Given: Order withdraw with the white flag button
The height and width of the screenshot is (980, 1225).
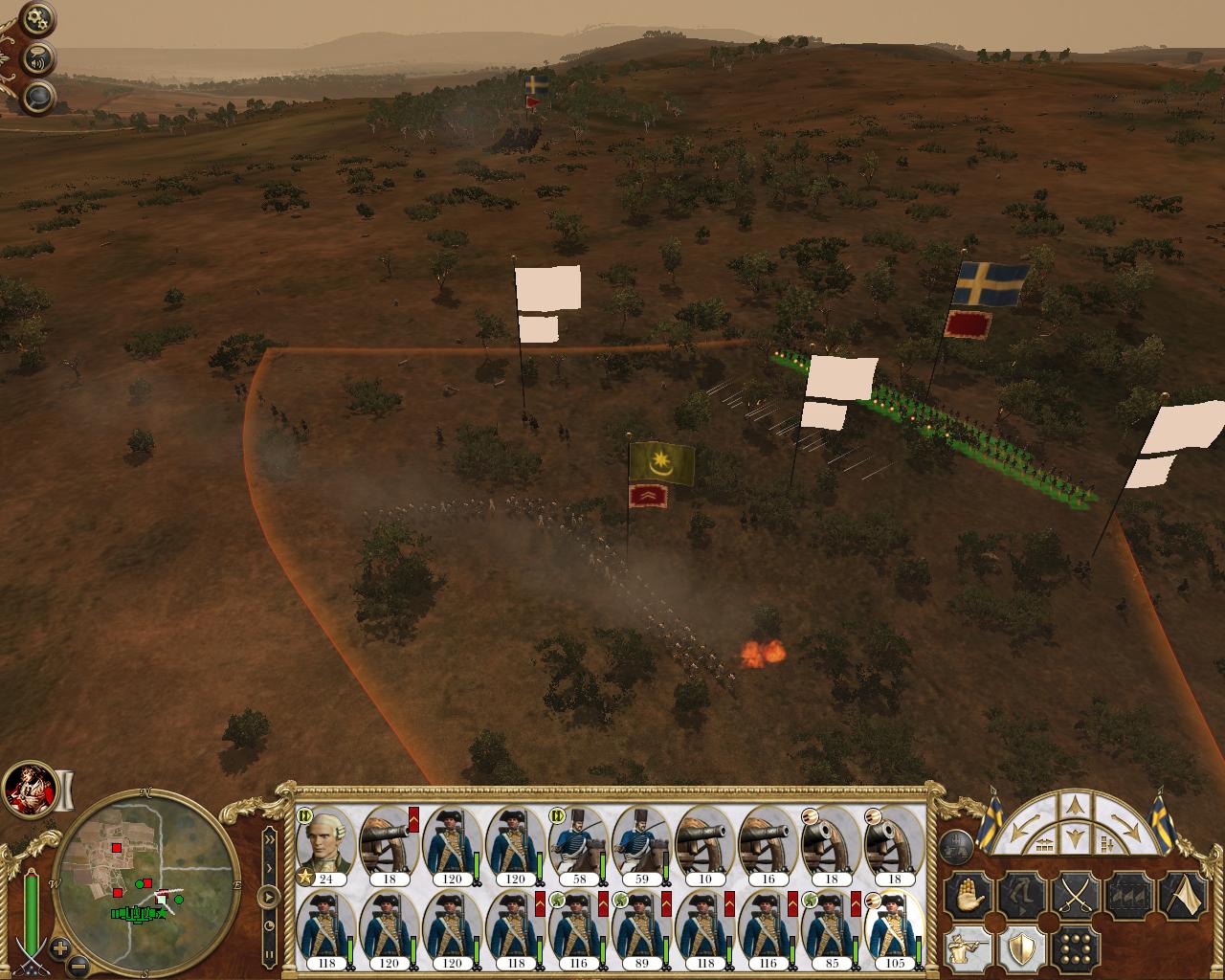Looking at the screenshot, I should tap(1183, 897).
